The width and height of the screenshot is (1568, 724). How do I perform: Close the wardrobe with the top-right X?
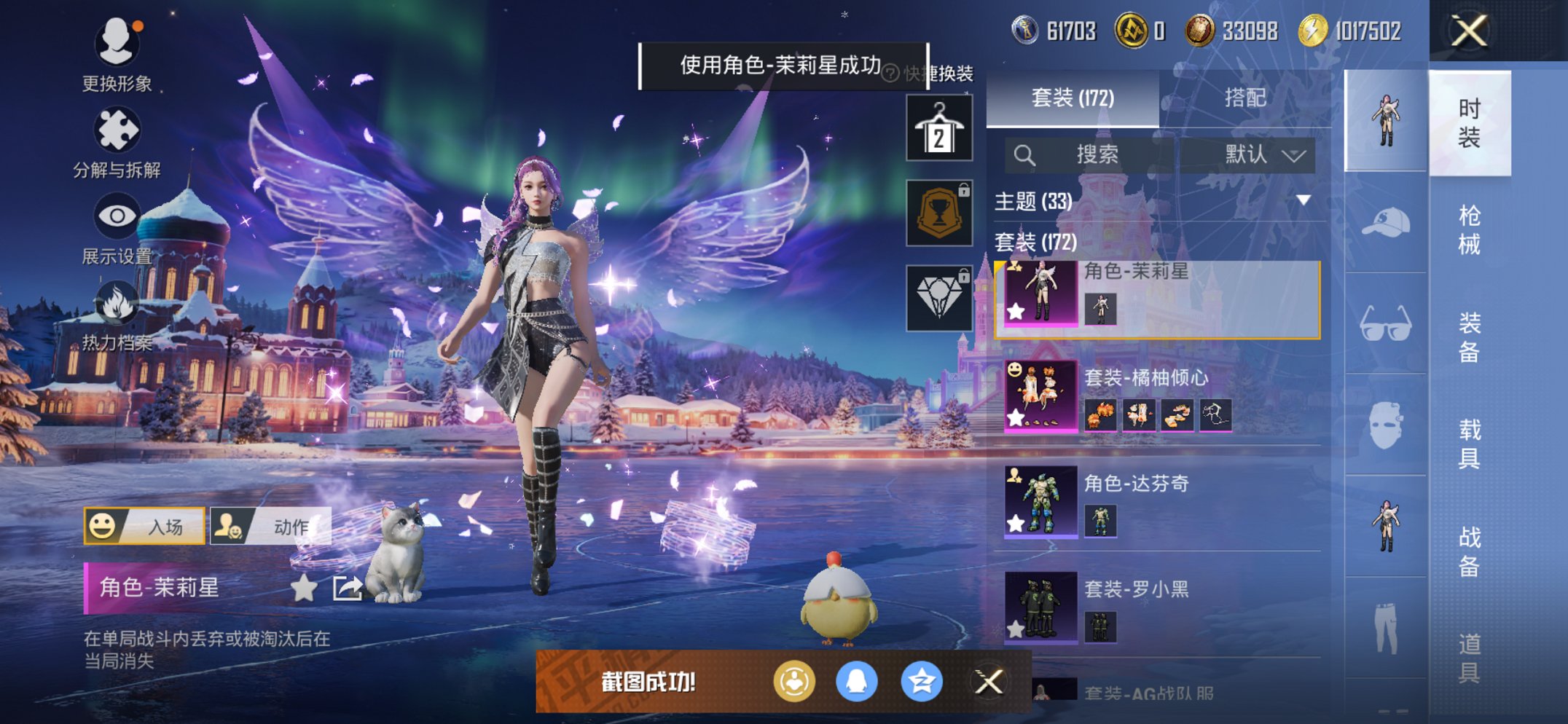[1469, 31]
